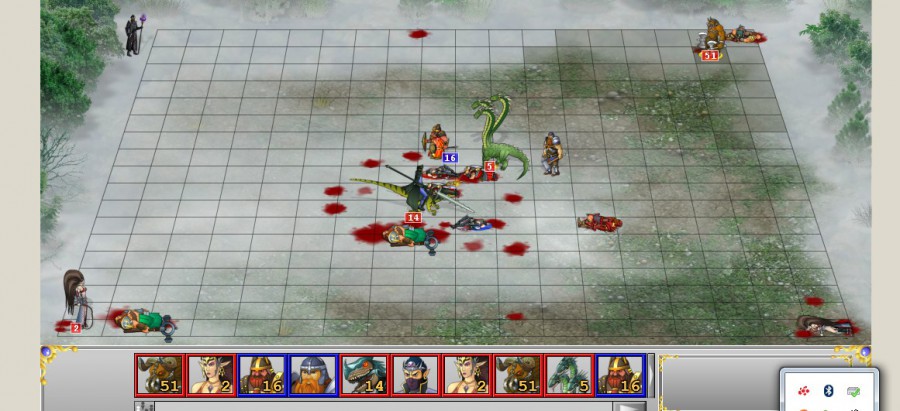Viewport: 900px width, 411px height.
Task: Click the lizard rider portrait showing 14
Action: tap(364, 375)
